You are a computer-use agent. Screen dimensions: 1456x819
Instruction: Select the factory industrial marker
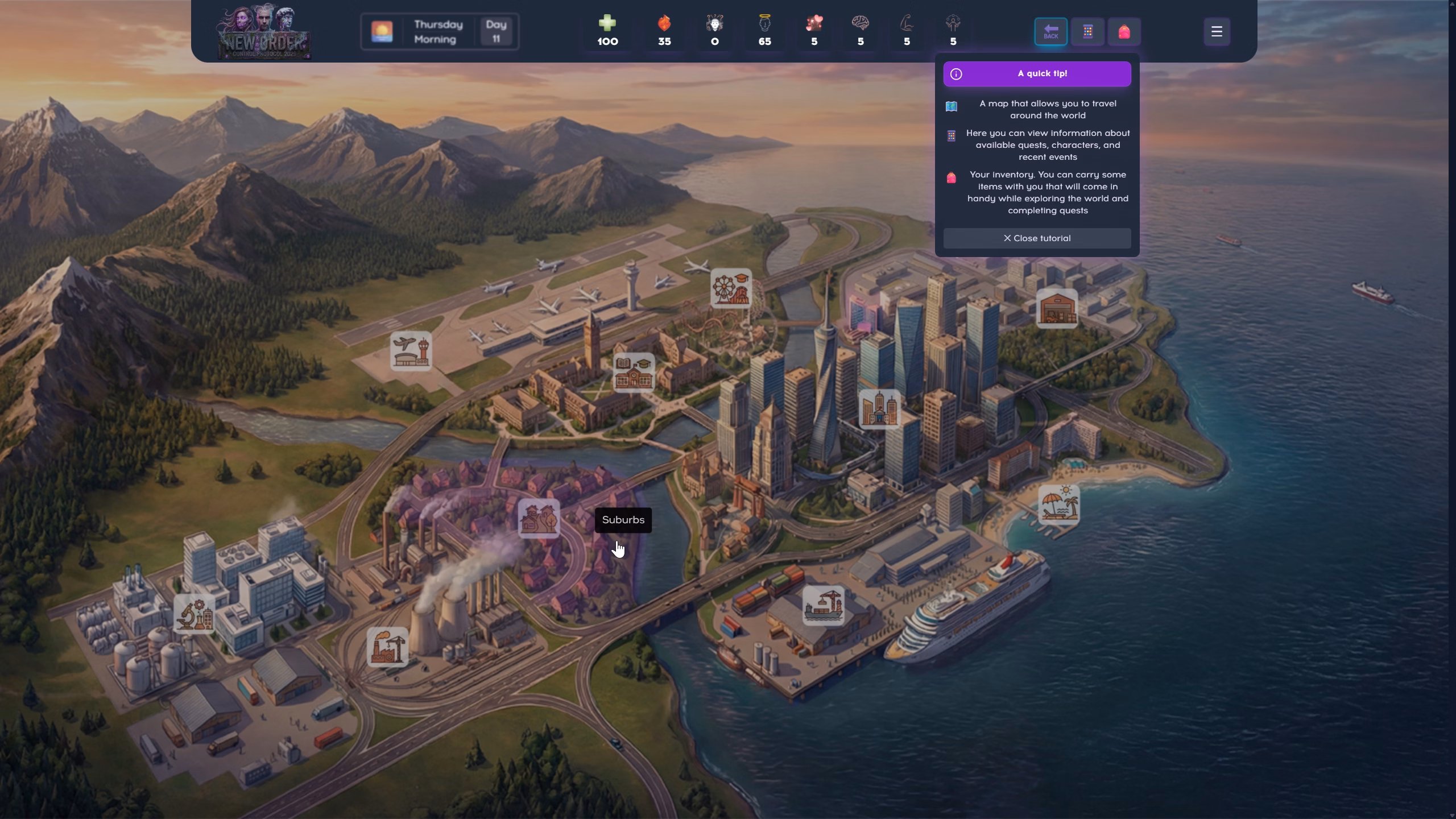[387, 647]
